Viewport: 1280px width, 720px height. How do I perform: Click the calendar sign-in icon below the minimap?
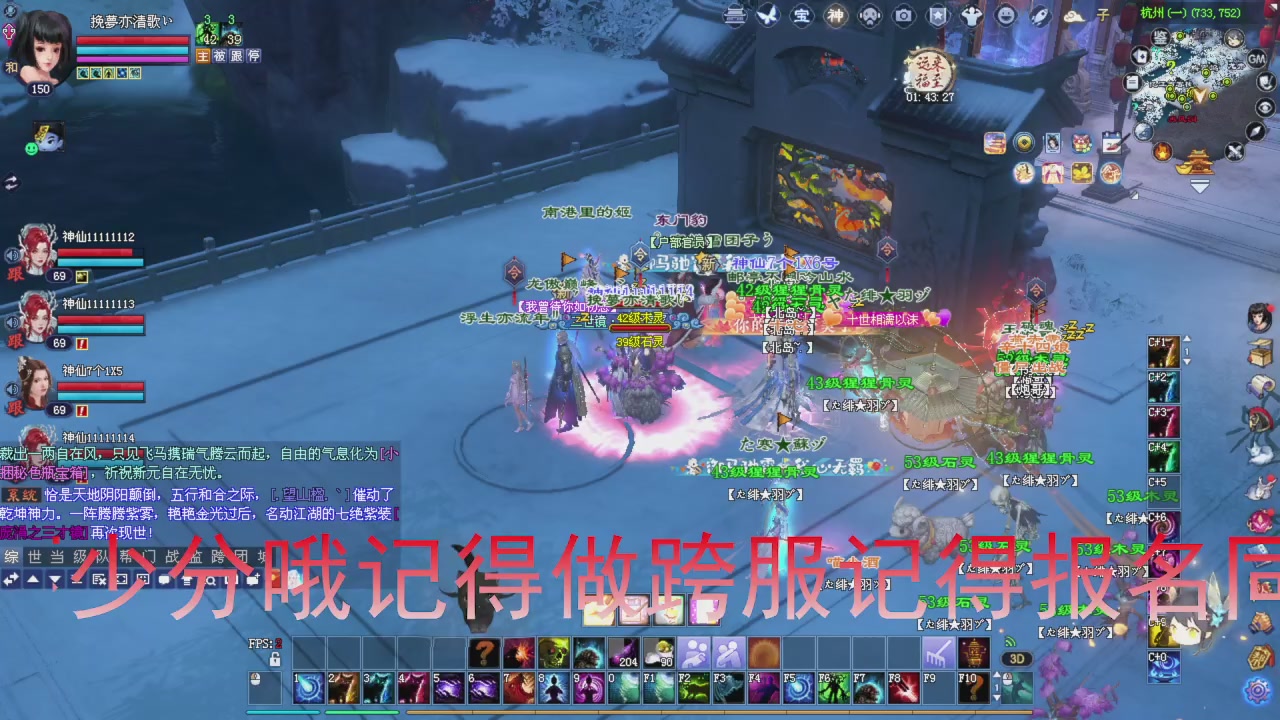click(1112, 143)
